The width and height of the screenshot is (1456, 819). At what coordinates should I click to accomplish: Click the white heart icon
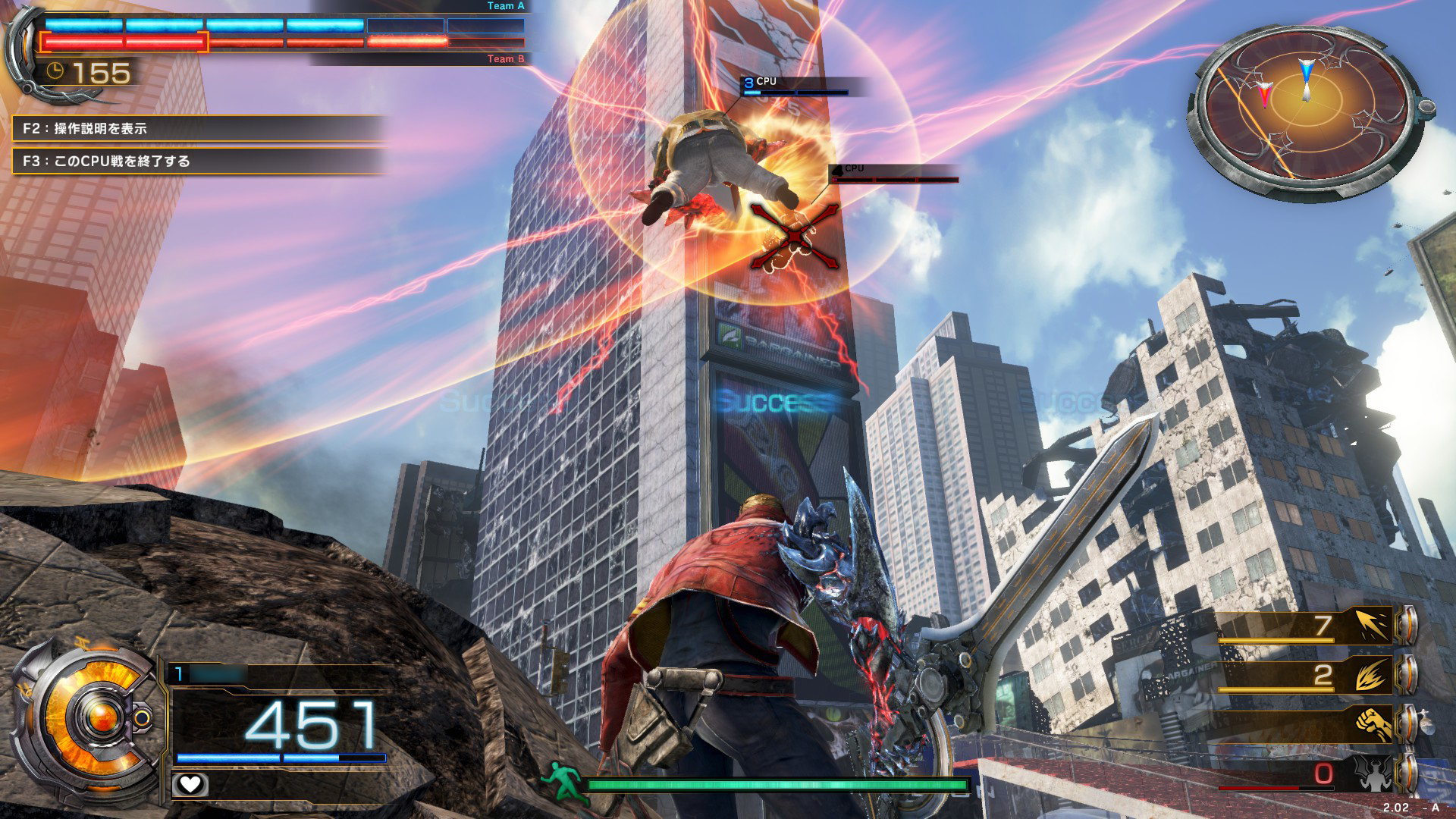[x=190, y=784]
